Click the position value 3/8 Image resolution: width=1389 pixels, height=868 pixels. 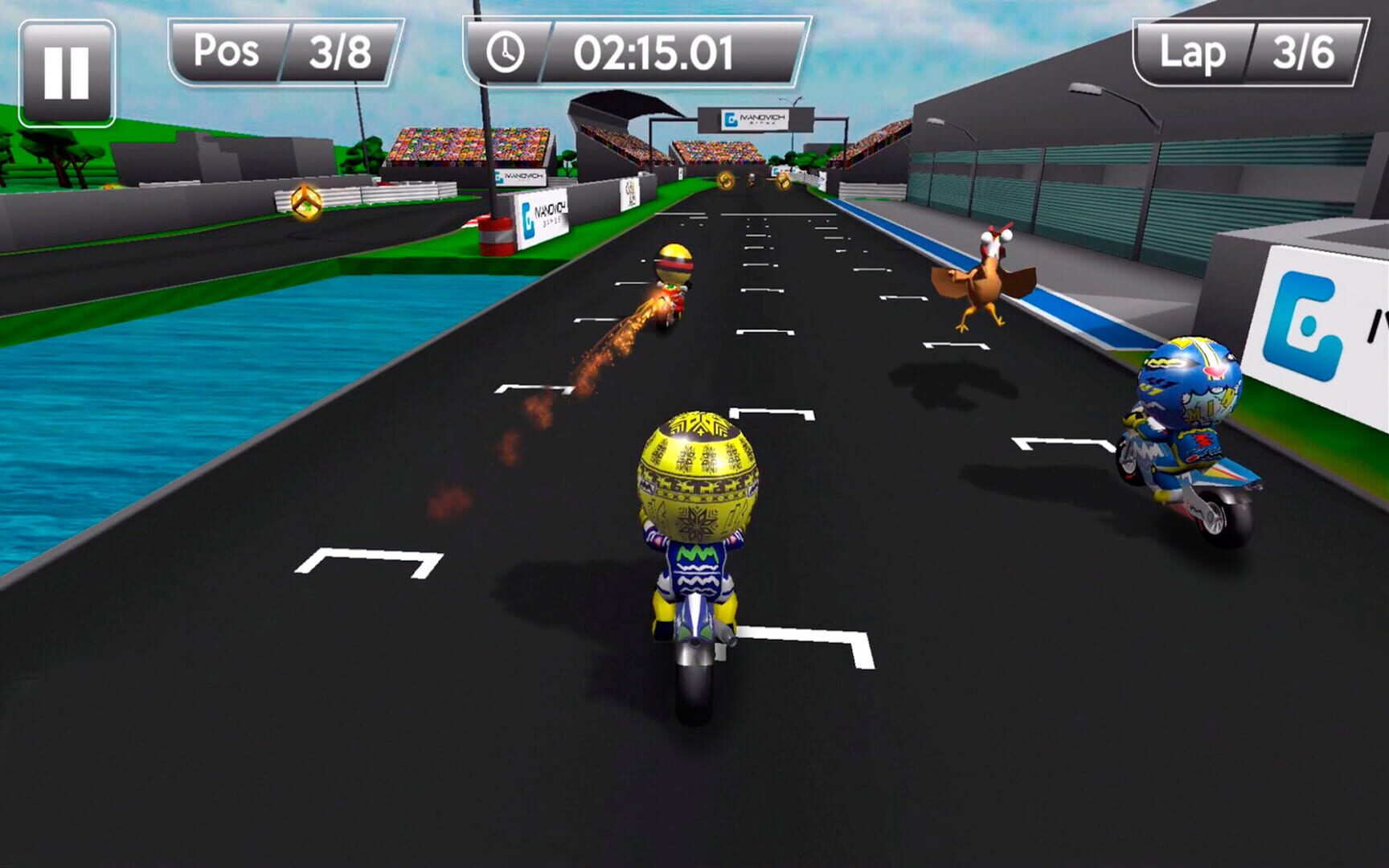(342, 51)
